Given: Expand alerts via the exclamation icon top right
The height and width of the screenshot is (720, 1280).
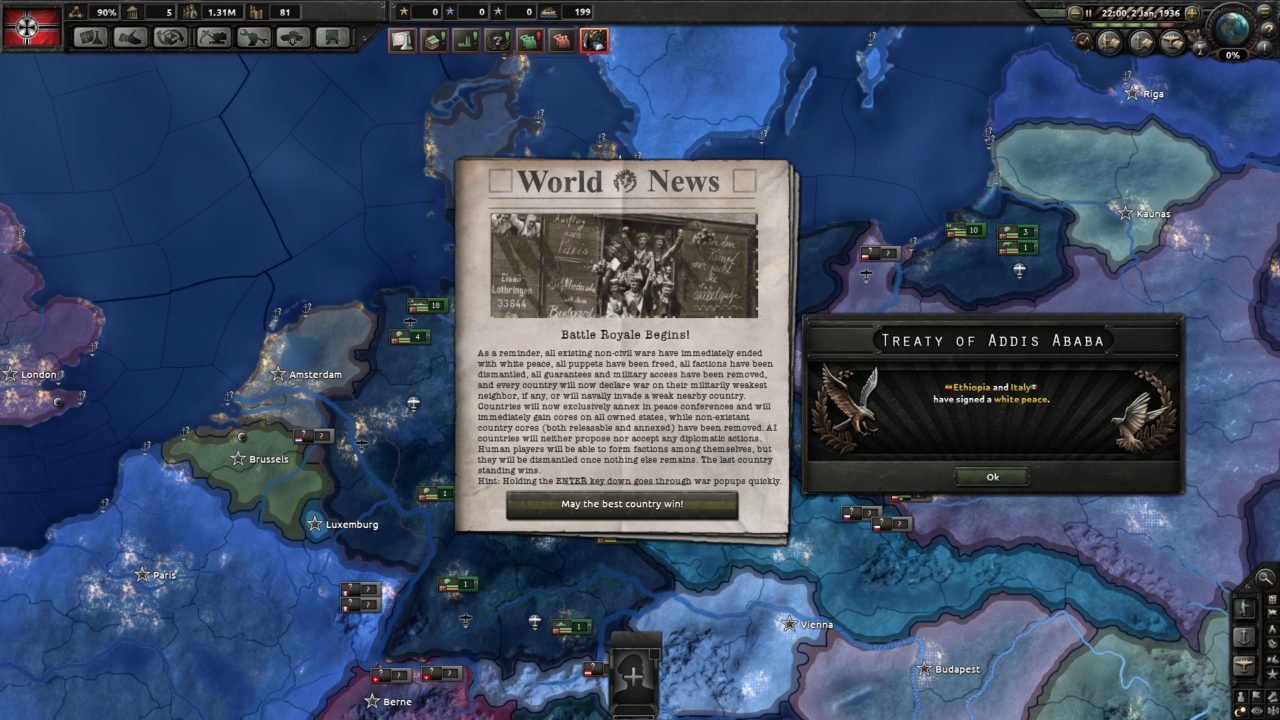Looking at the screenshot, I should (1266, 47).
